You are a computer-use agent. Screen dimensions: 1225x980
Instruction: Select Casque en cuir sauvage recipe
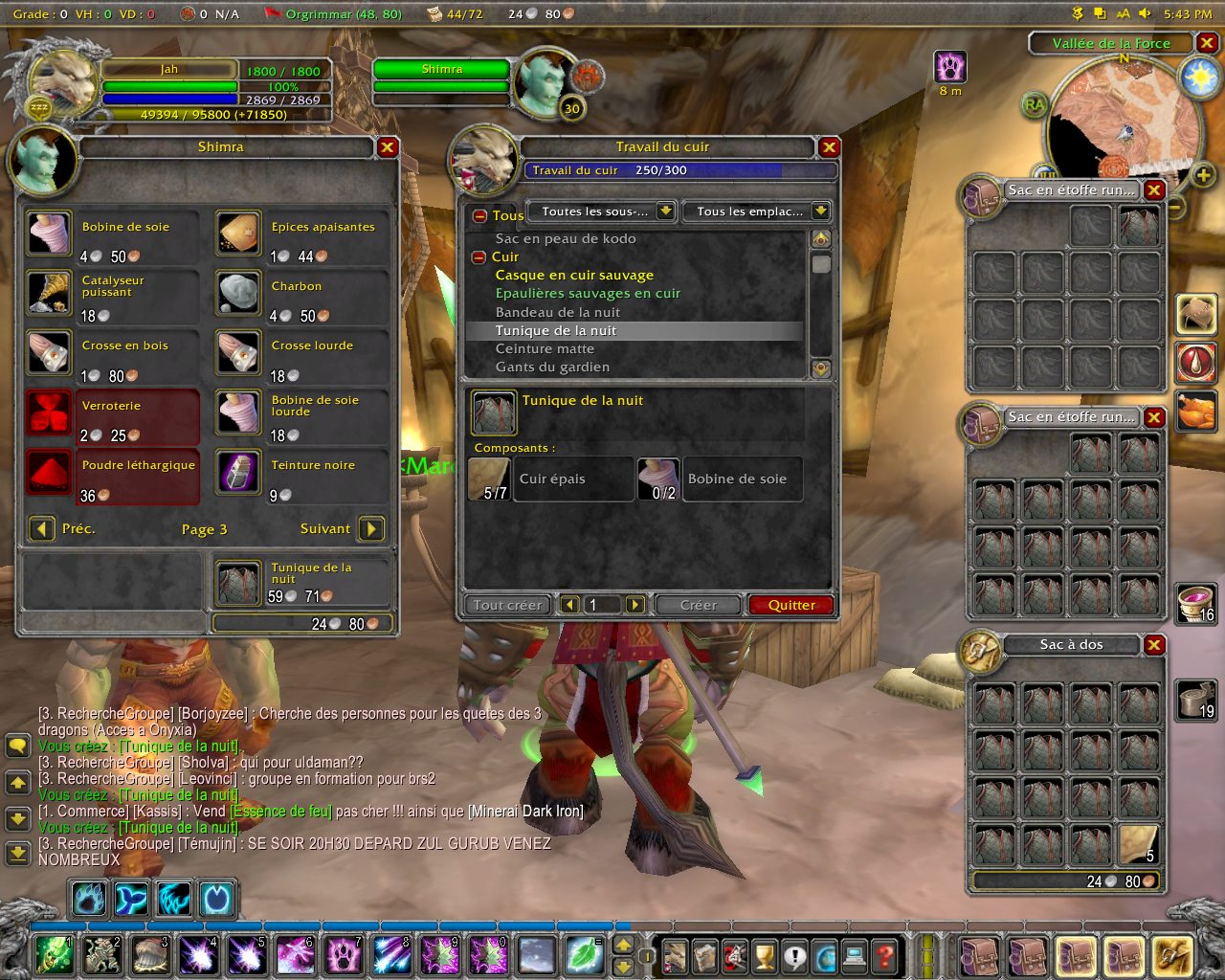pos(574,276)
